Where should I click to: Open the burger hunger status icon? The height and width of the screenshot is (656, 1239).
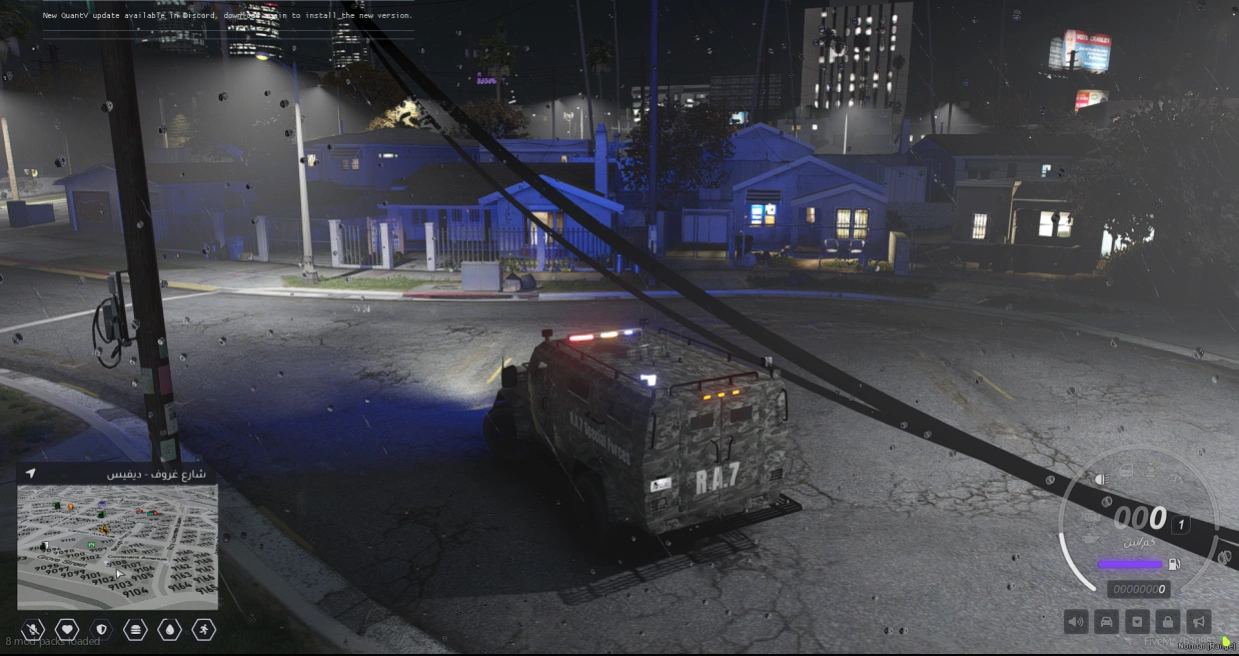tap(135, 629)
